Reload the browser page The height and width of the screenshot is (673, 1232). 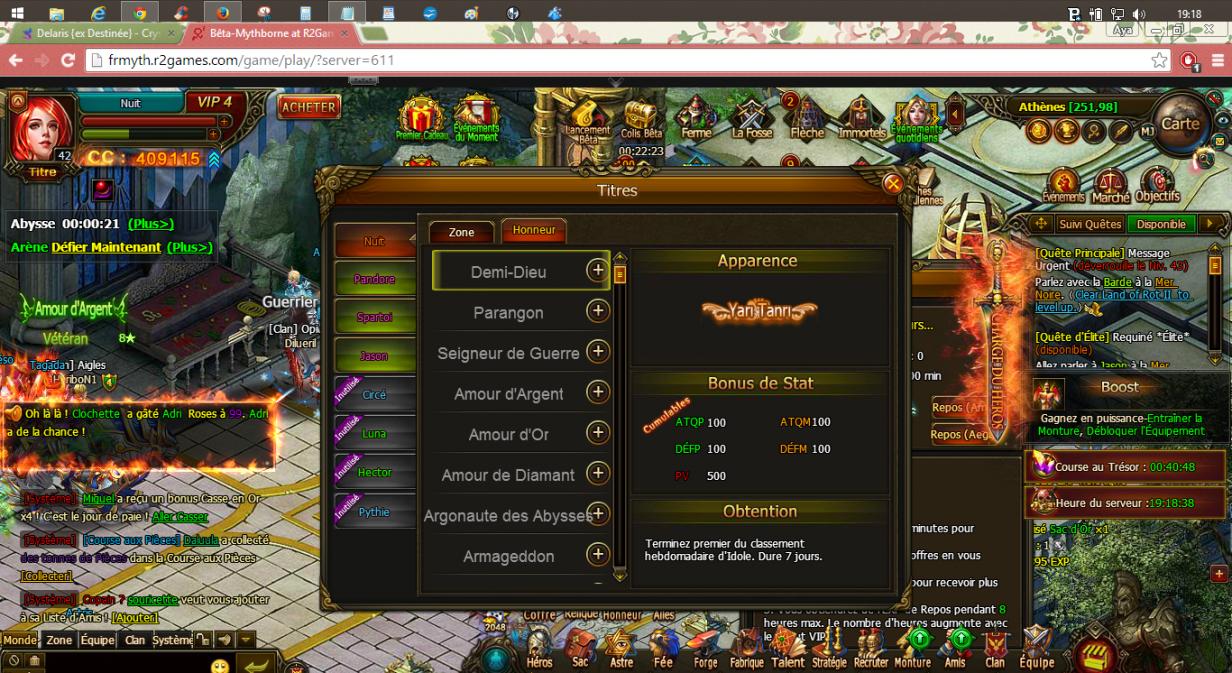(68, 60)
